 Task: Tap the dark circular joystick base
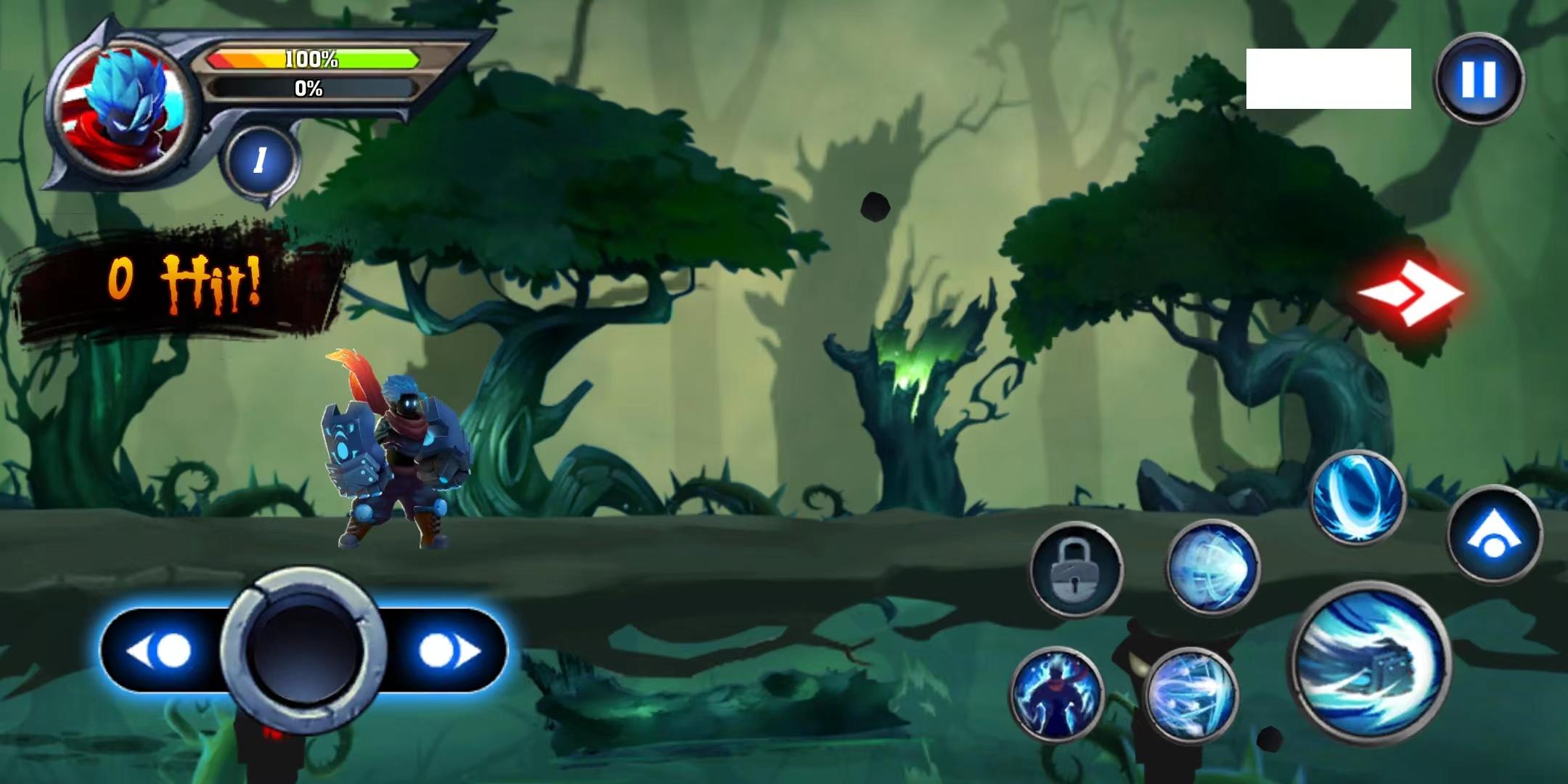click(x=305, y=650)
